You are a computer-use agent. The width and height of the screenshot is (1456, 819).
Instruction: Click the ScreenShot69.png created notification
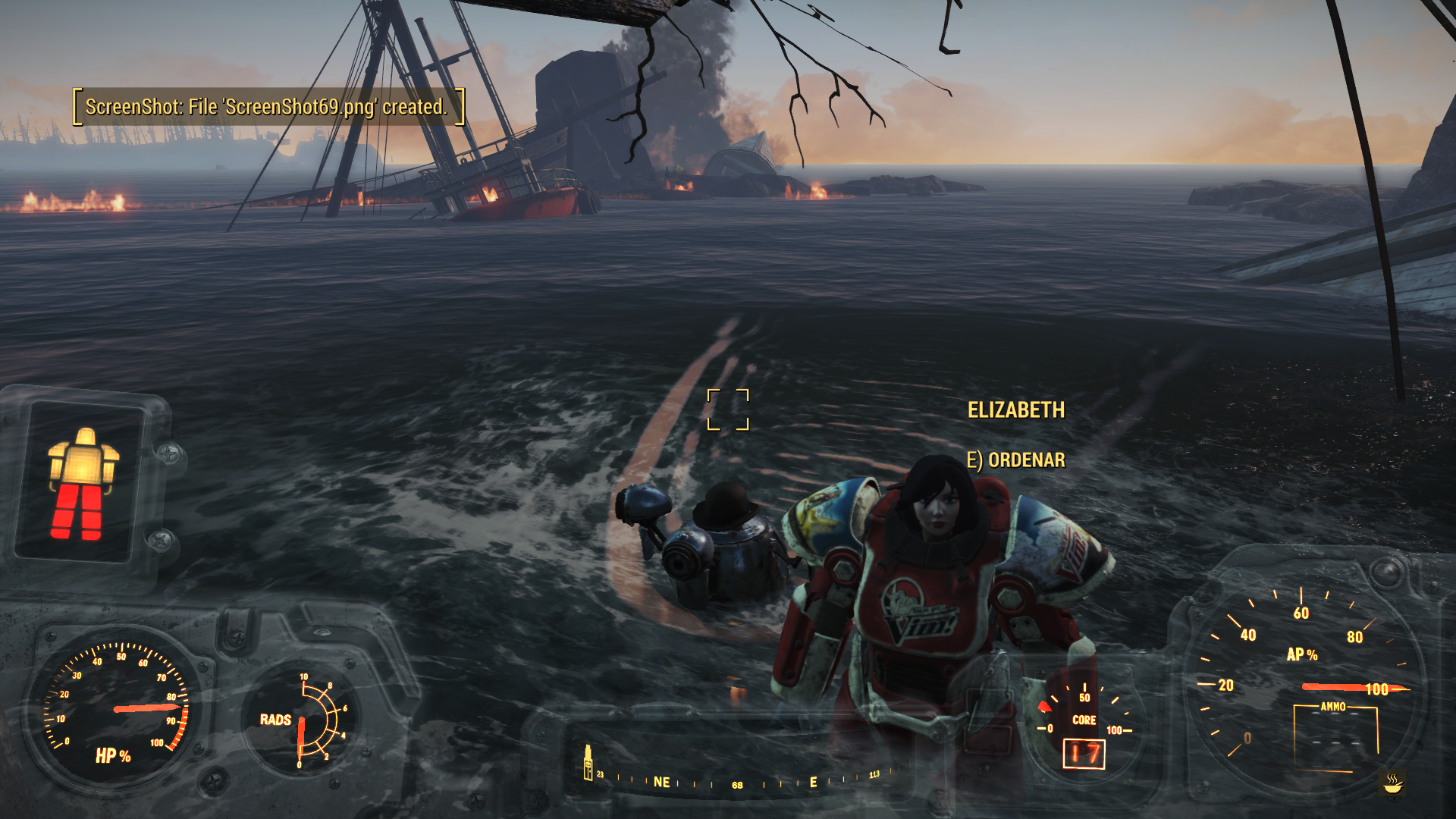tap(267, 107)
